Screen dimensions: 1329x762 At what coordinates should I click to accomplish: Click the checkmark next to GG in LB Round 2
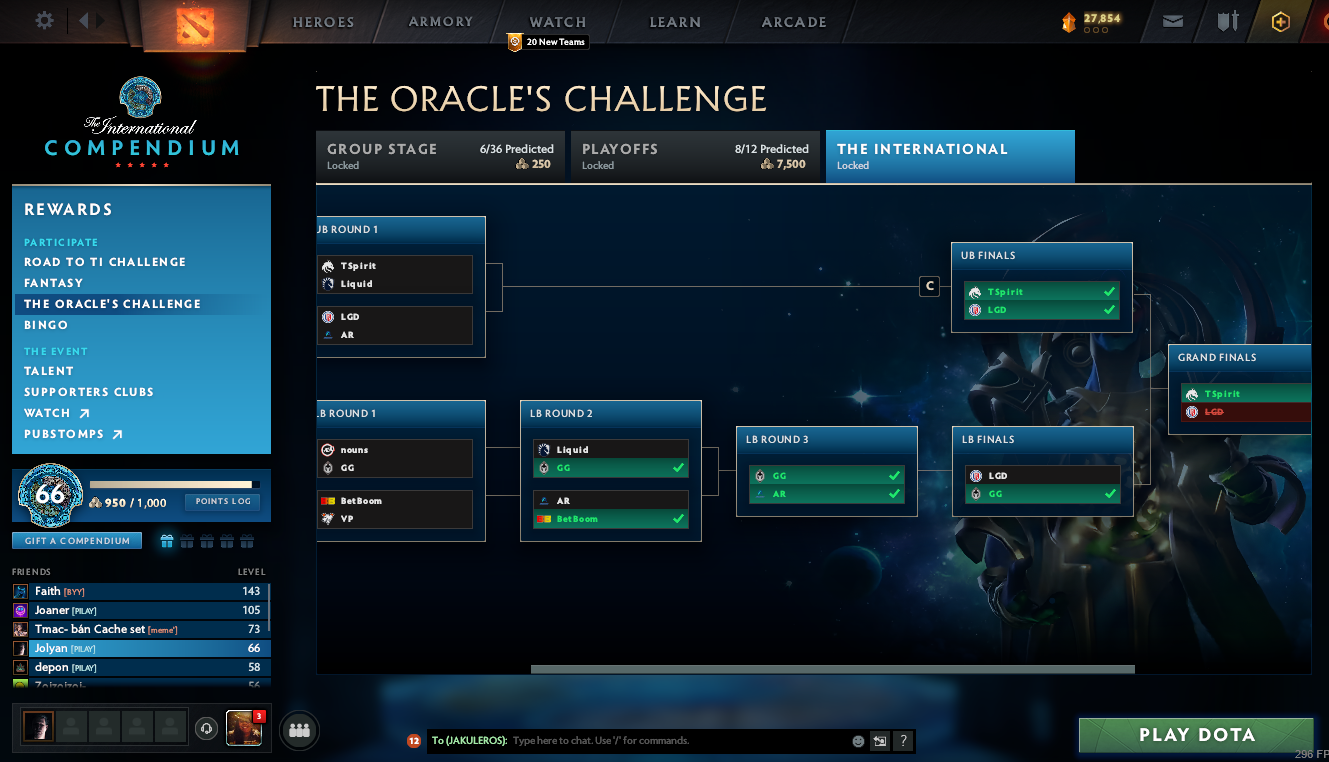point(680,468)
